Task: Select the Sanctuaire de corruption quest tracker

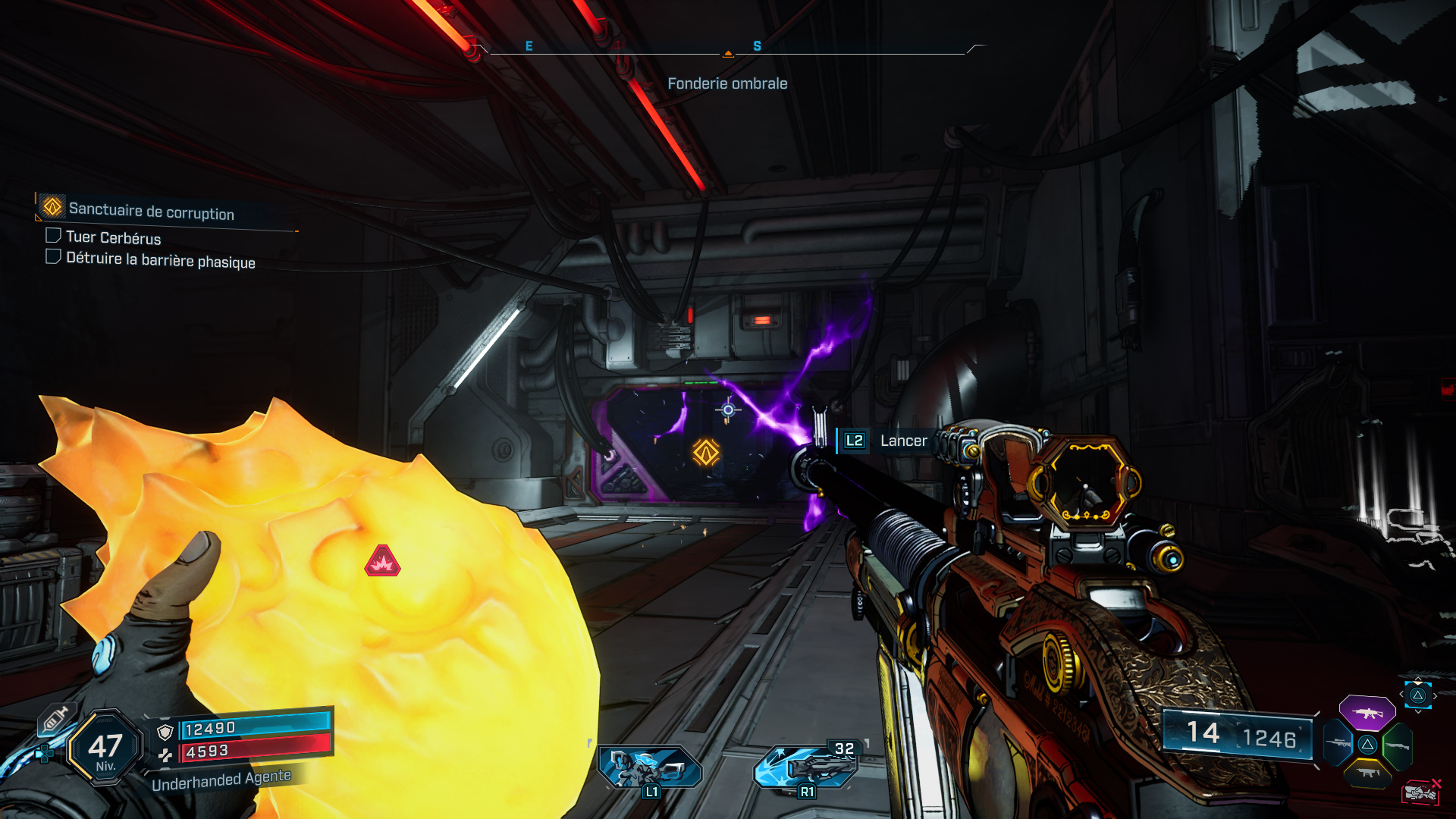Action: point(151,210)
